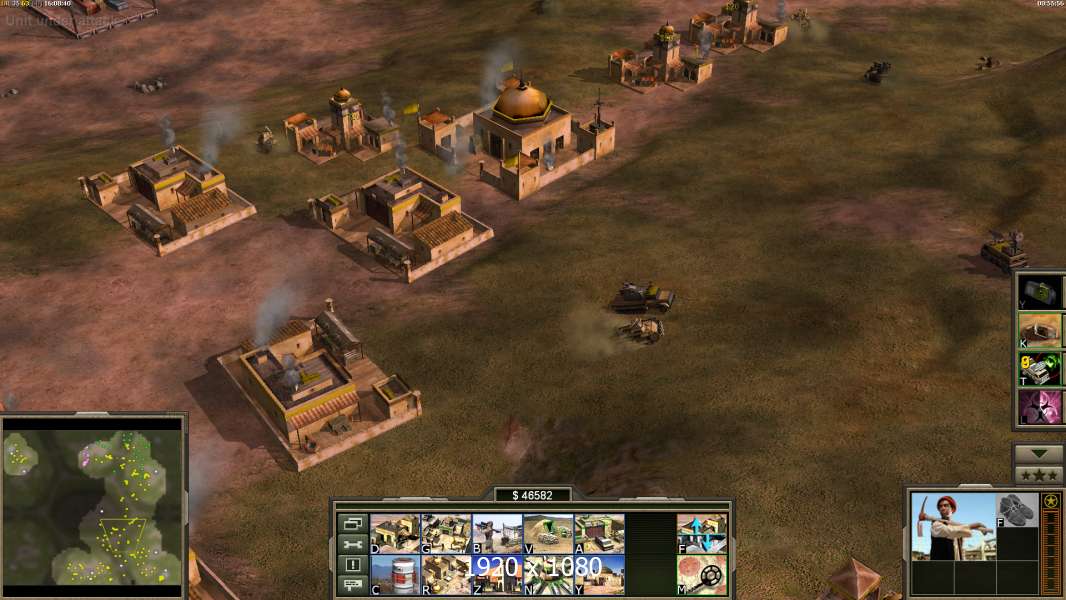Collapse the shortcut panel with the down arrow

[1039, 454]
